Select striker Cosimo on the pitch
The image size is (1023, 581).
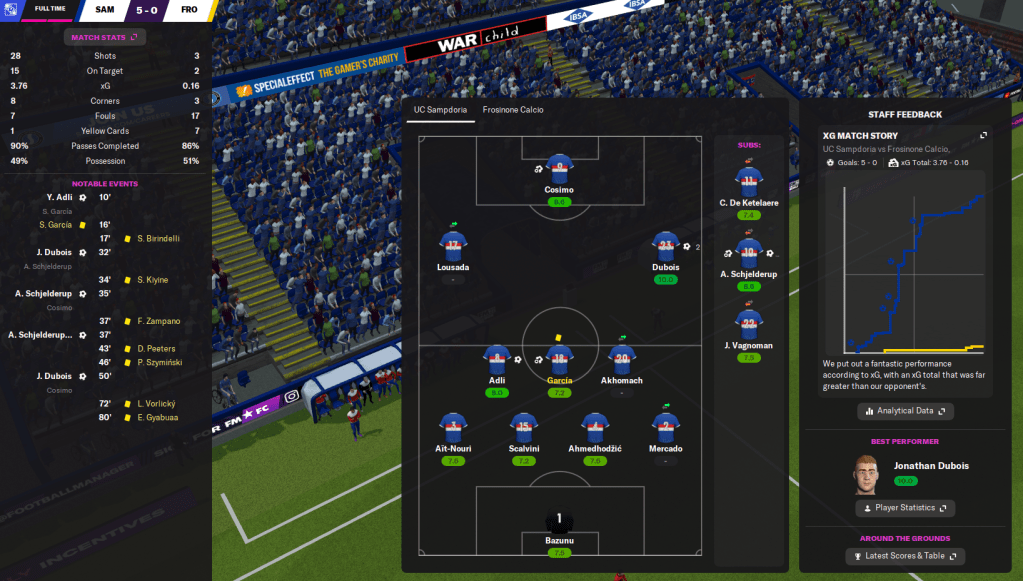coord(559,168)
